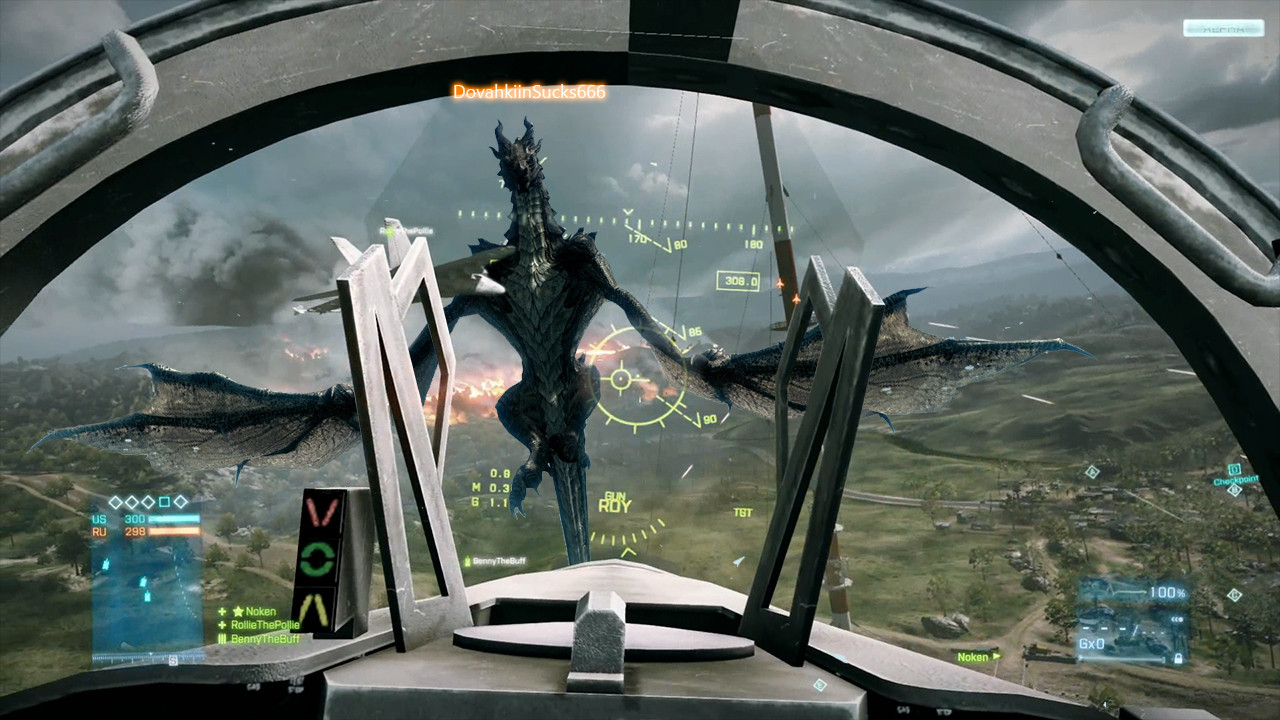Click the DovahkiinSucks666 enemy nametag
The image size is (1280, 720).
tap(529, 92)
